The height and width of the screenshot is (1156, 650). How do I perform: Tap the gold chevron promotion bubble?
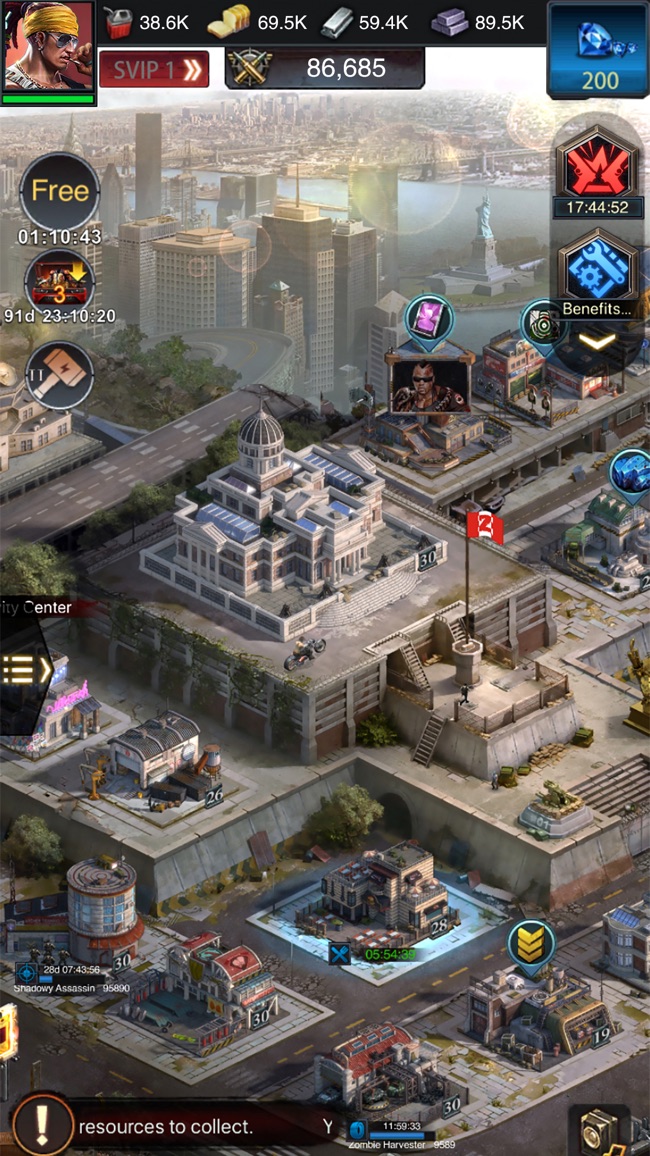(x=532, y=943)
